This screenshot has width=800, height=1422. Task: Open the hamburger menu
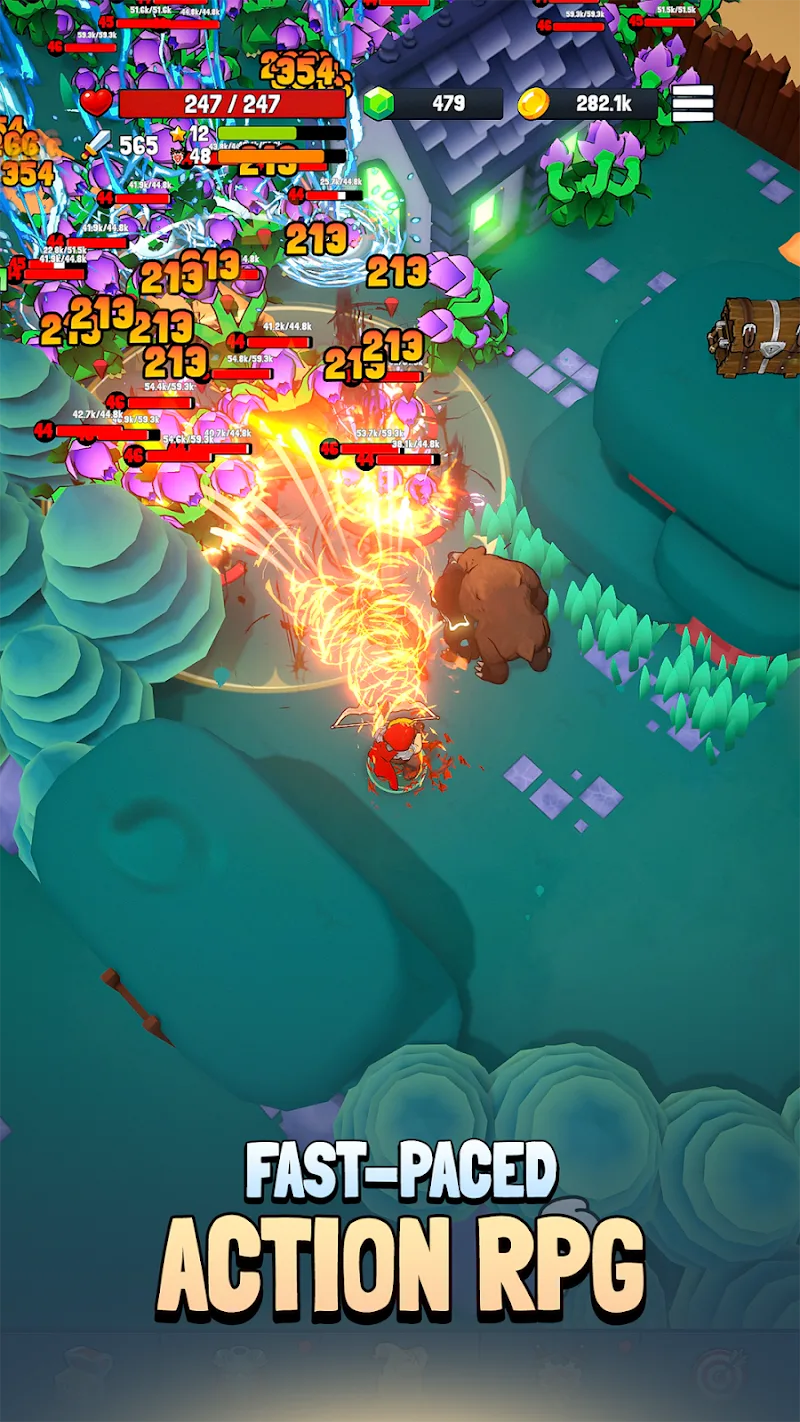tap(692, 103)
